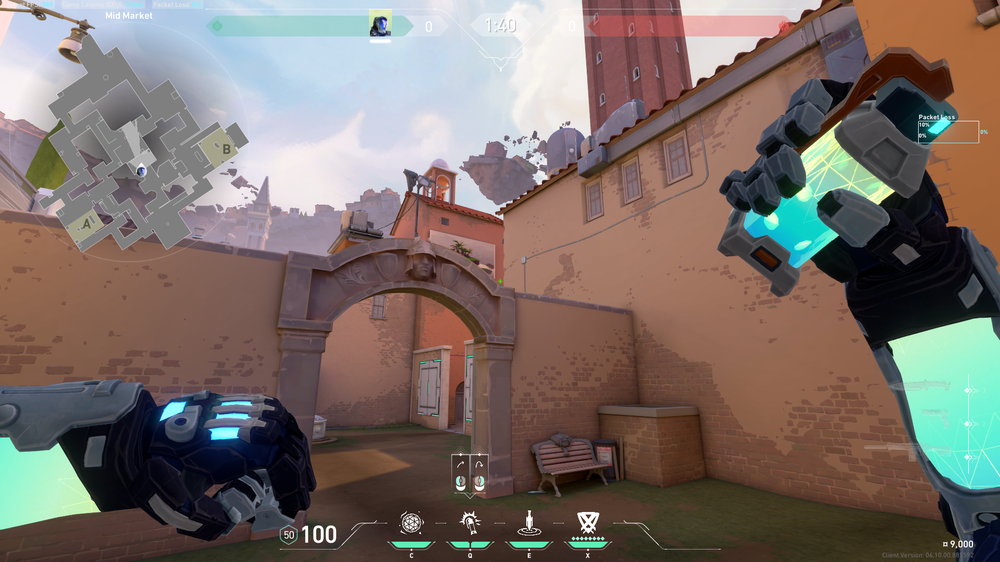Screen dimensions: 1000x562
Task: Click the B site marker on minimap
Action: pos(226,150)
